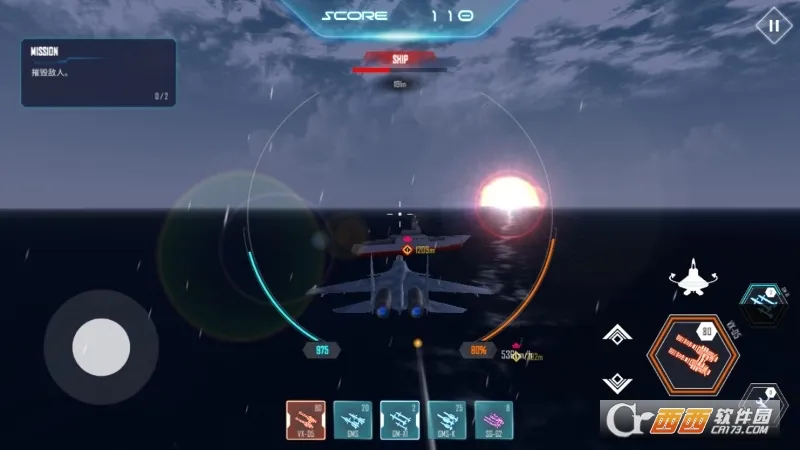Select the GMS-K weapon slot
The width and height of the screenshot is (800, 450).
coord(448,420)
